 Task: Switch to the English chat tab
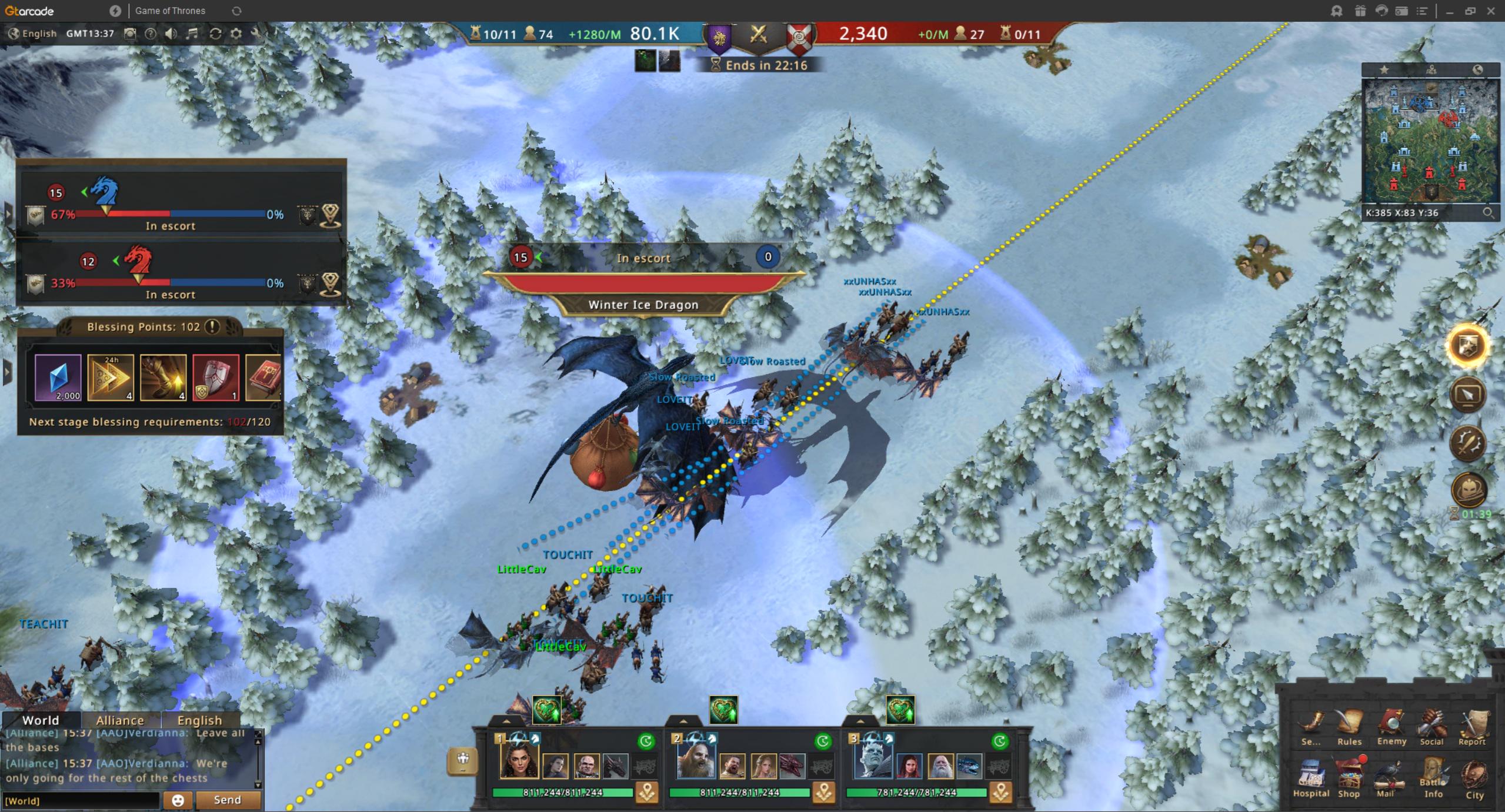click(x=199, y=720)
